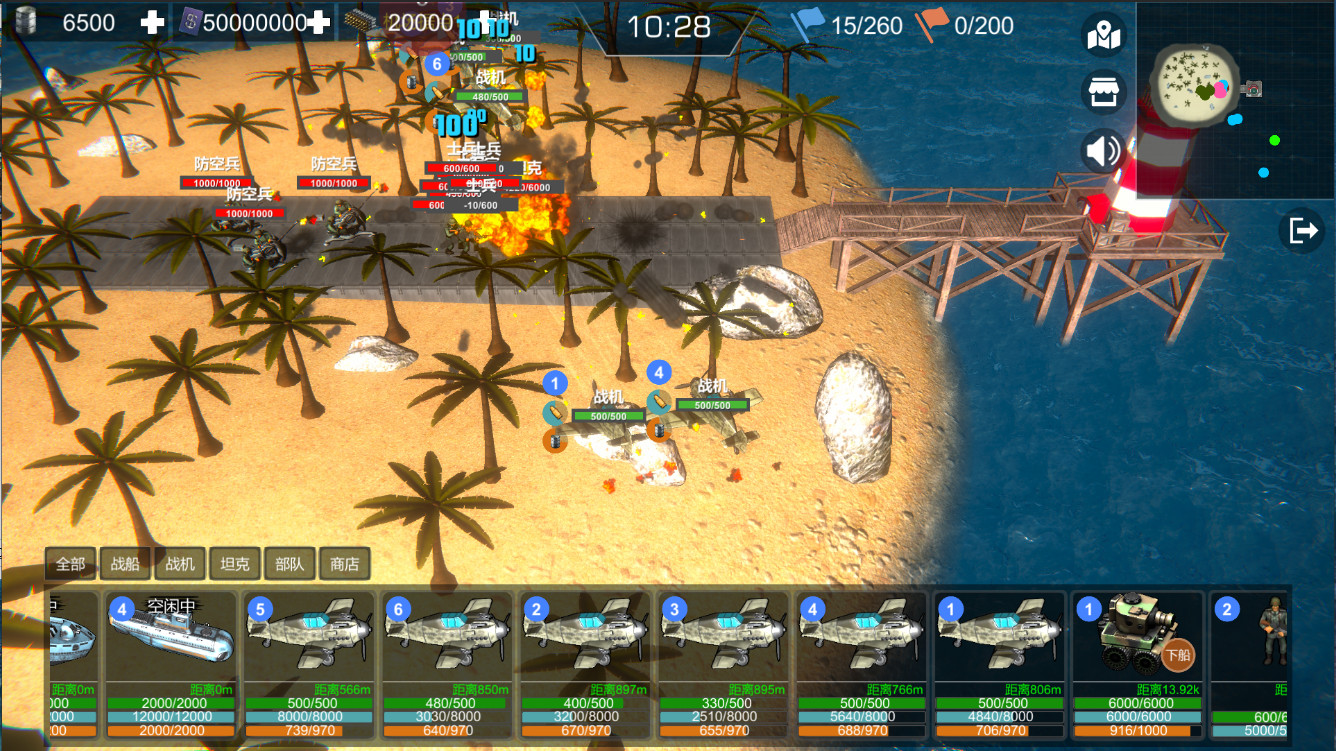Click the blue flag icon near 15/260
Image resolution: width=1336 pixels, height=751 pixels.
tap(808, 22)
